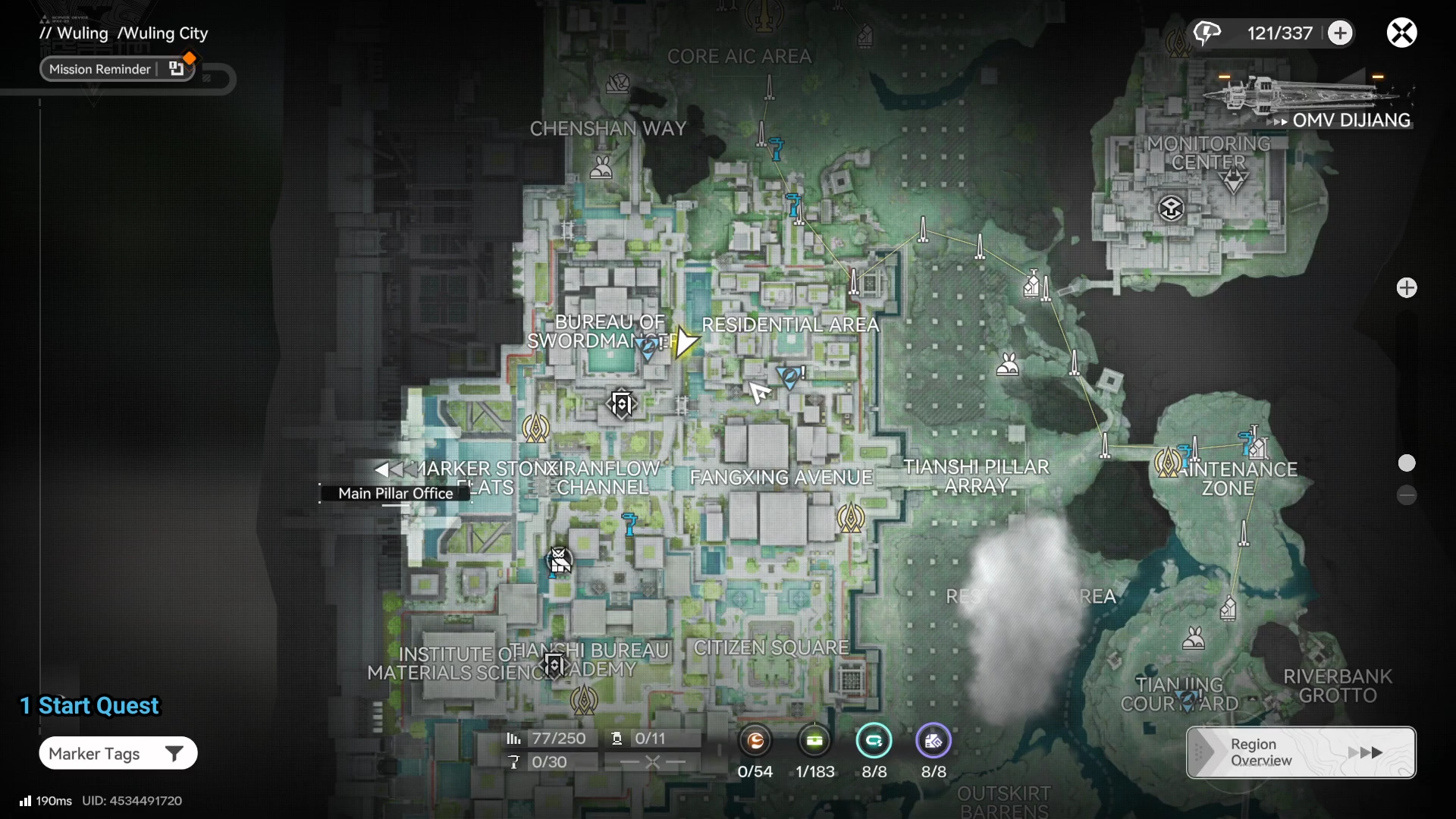Close the map screen

1401,33
